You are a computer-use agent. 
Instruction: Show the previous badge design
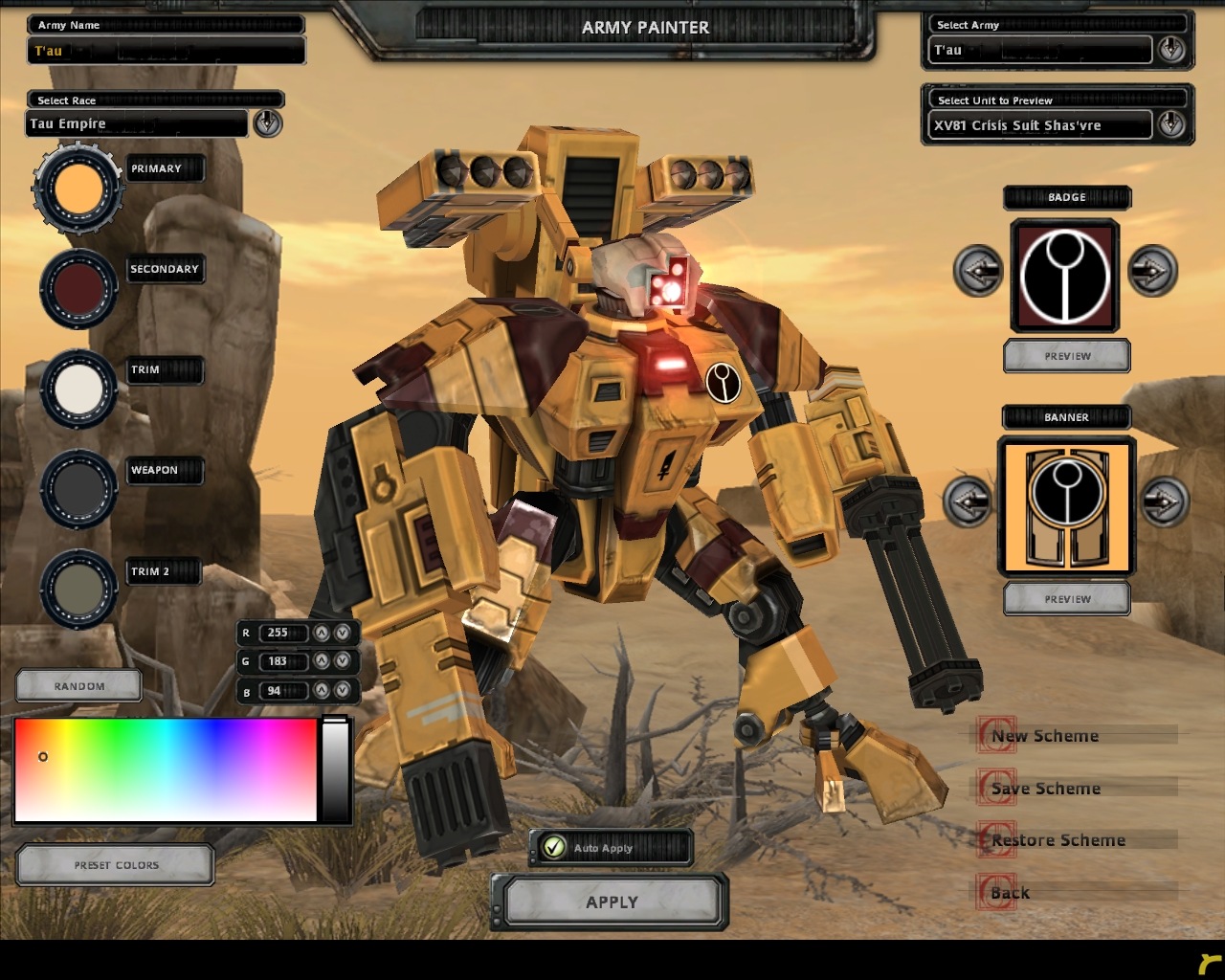tap(977, 271)
